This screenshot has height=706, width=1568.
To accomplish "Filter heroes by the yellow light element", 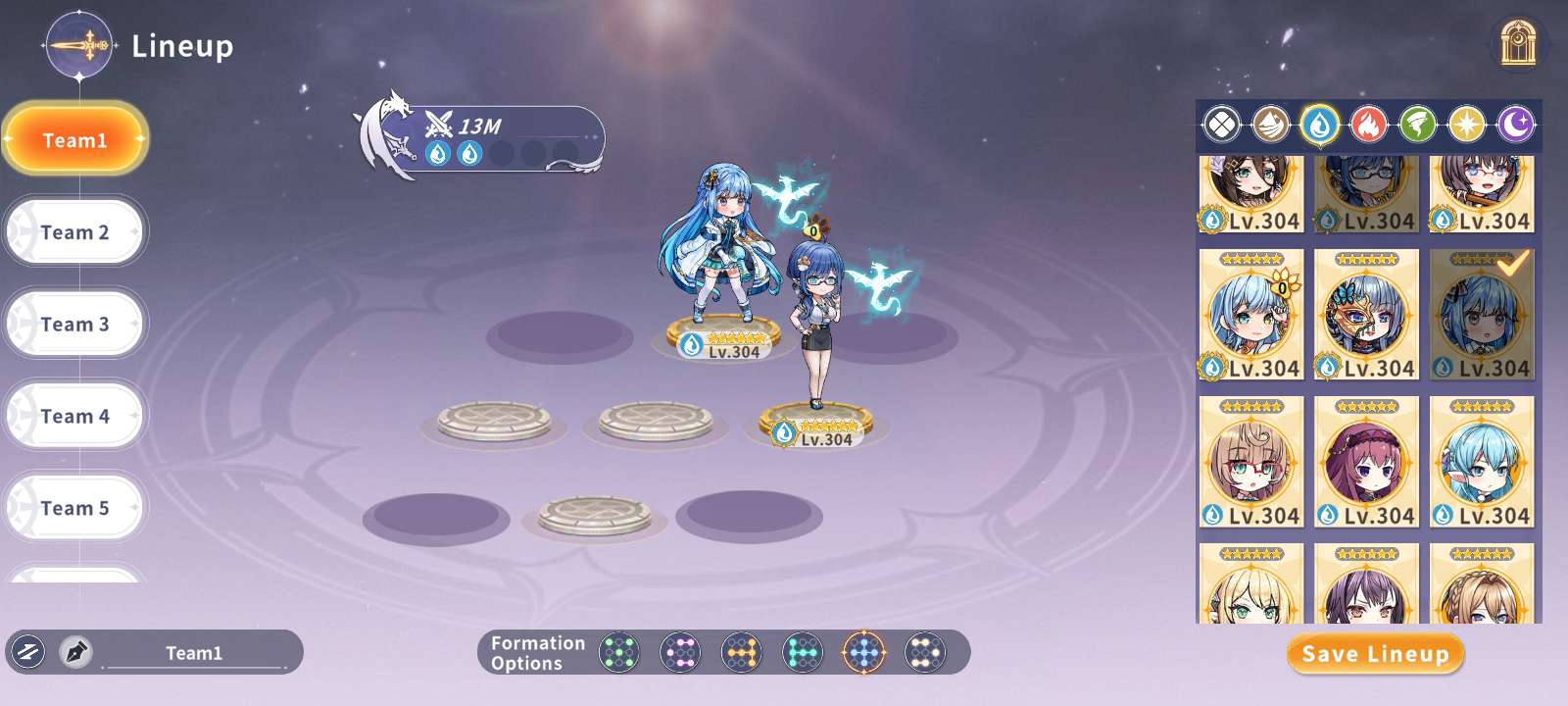I will click(1467, 125).
